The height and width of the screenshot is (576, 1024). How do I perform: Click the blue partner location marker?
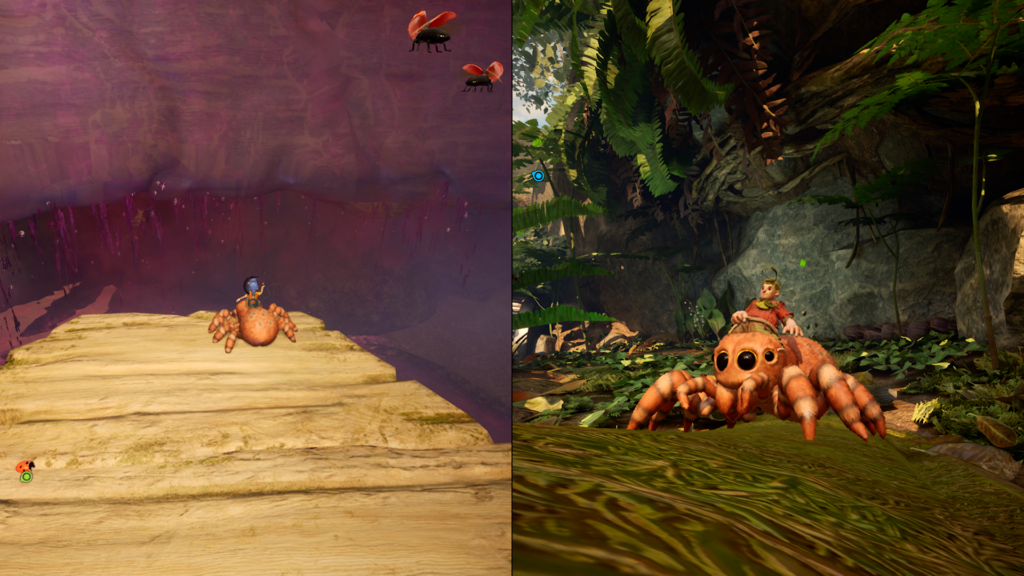(538, 176)
